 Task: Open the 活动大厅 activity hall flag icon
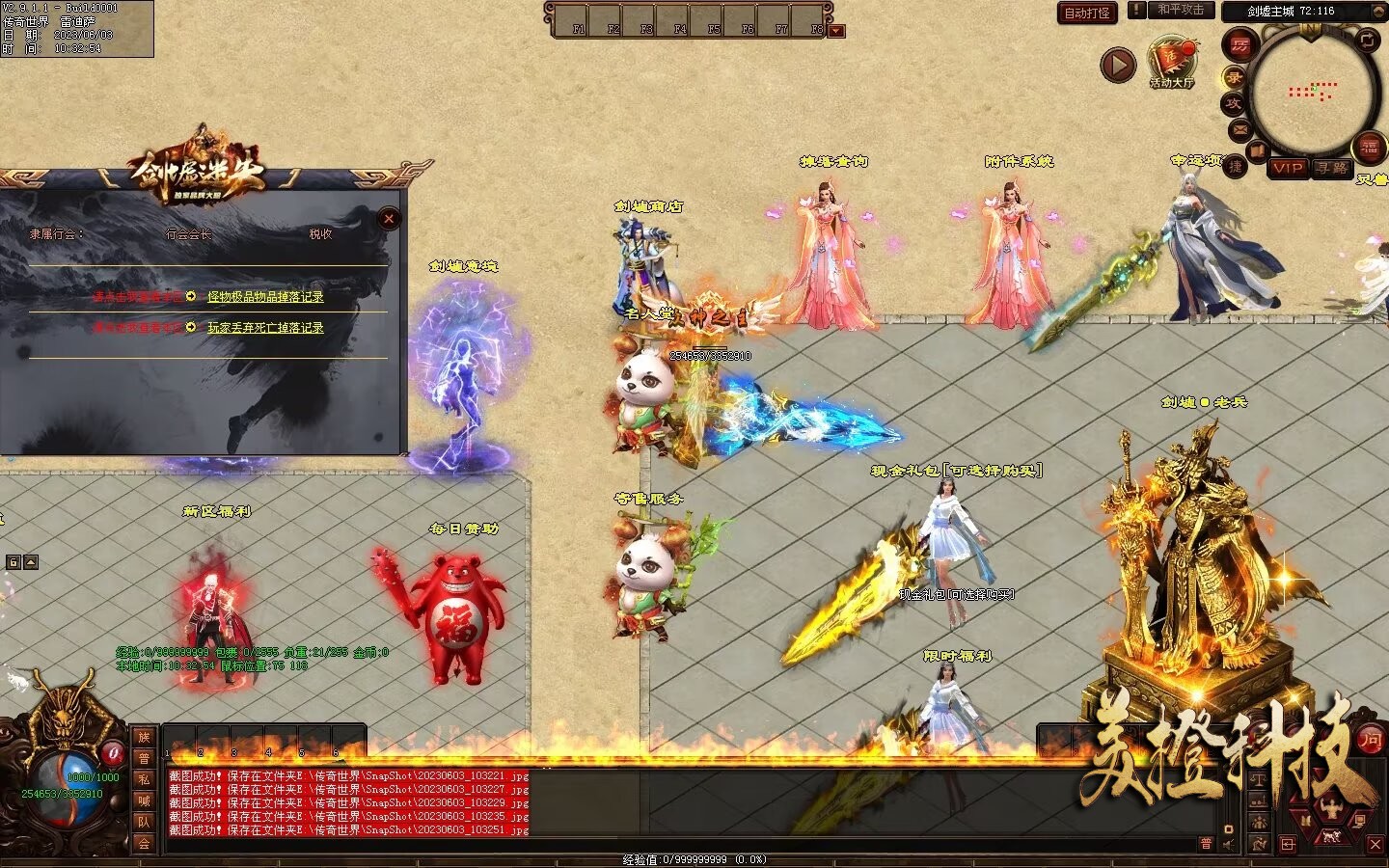(x=1171, y=60)
